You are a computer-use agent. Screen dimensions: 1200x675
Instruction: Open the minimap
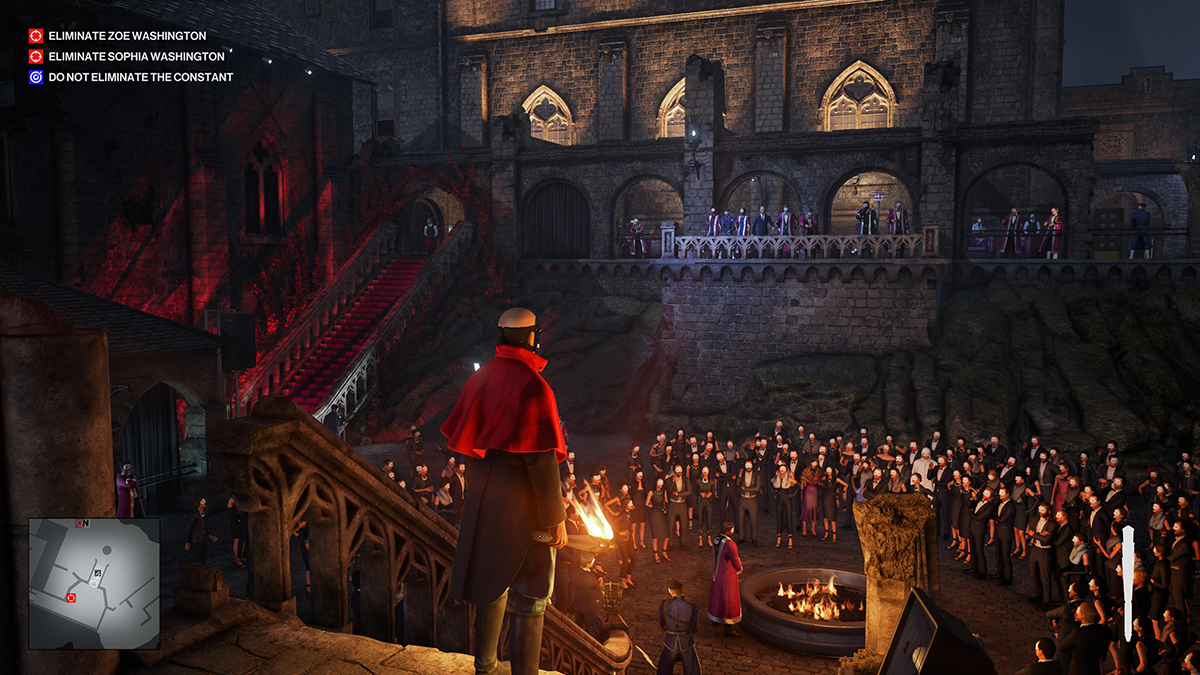(x=93, y=583)
